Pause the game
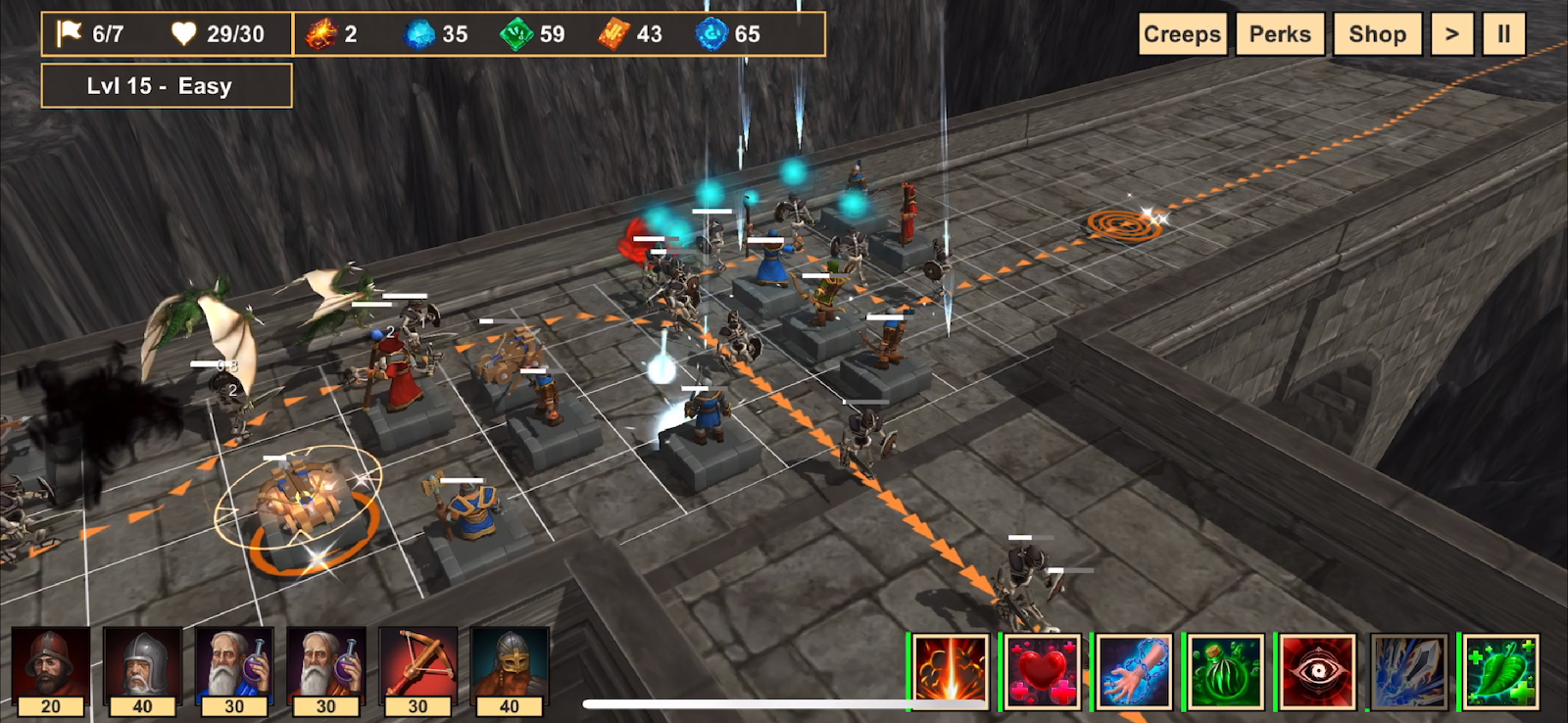Image resolution: width=1568 pixels, height=723 pixels. pyautogui.click(x=1503, y=34)
